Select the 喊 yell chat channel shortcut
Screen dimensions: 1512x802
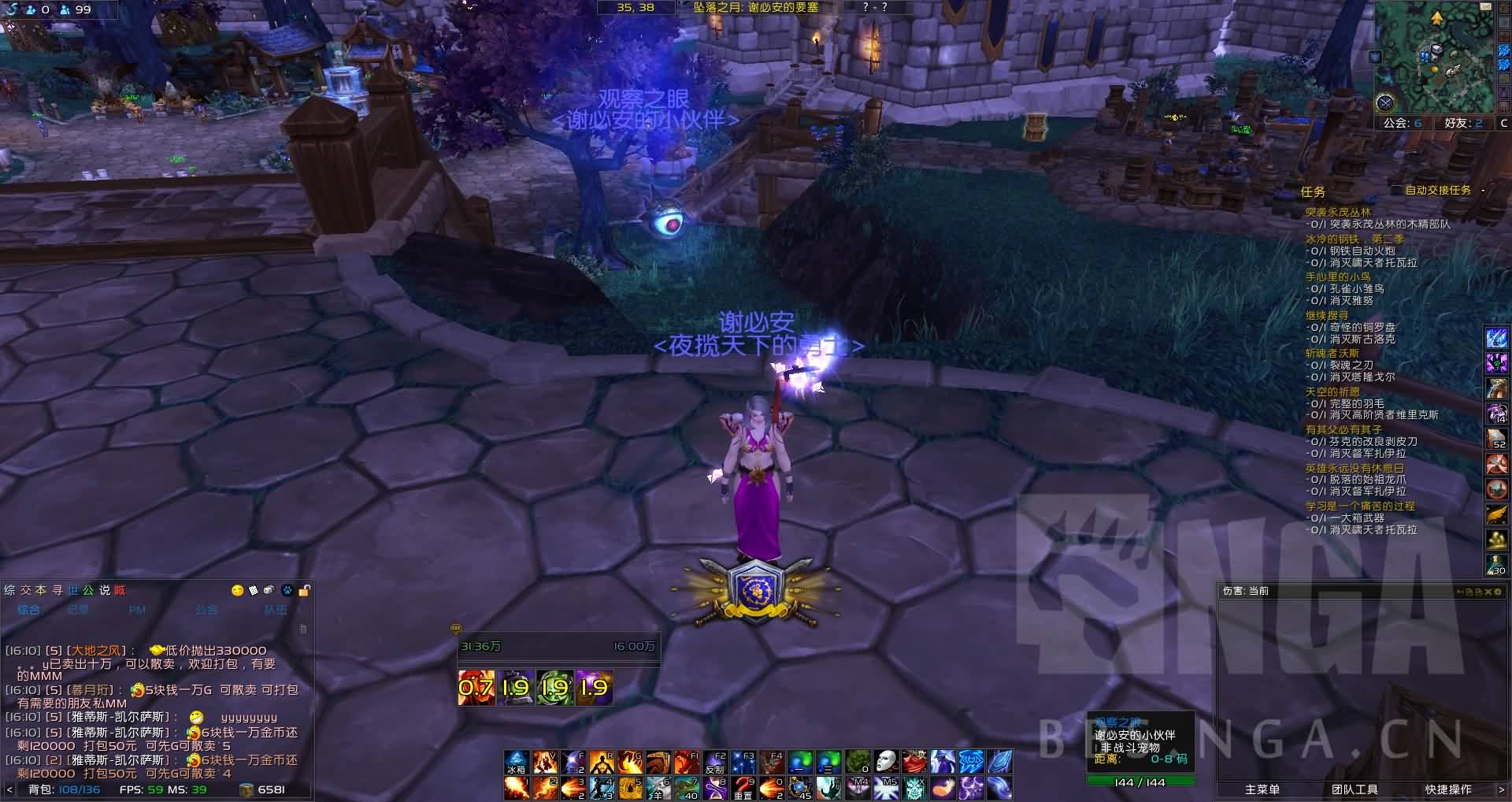(119, 590)
